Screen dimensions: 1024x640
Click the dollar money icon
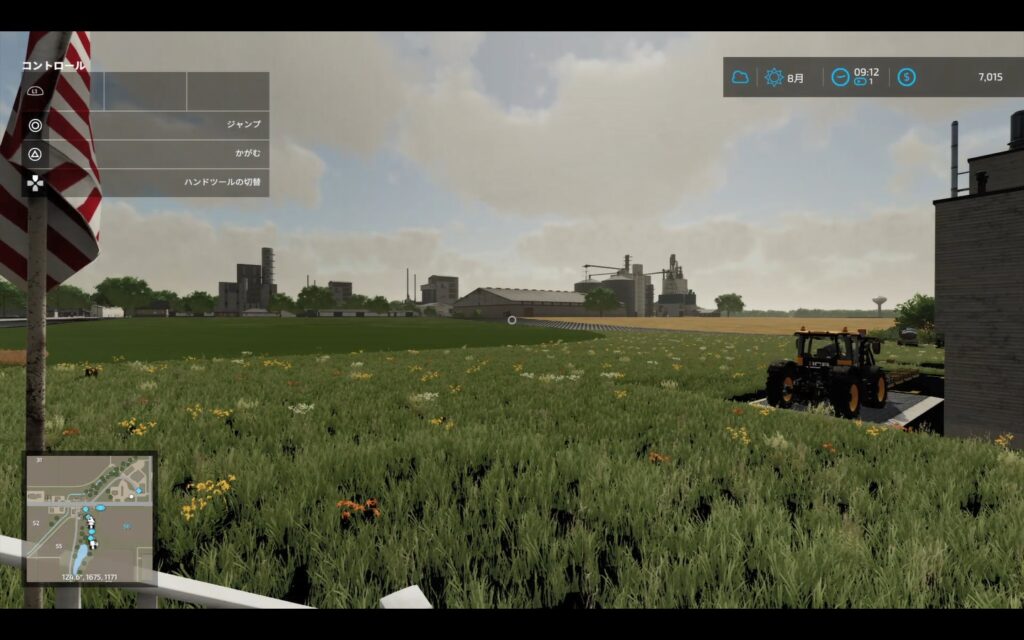(x=906, y=77)
